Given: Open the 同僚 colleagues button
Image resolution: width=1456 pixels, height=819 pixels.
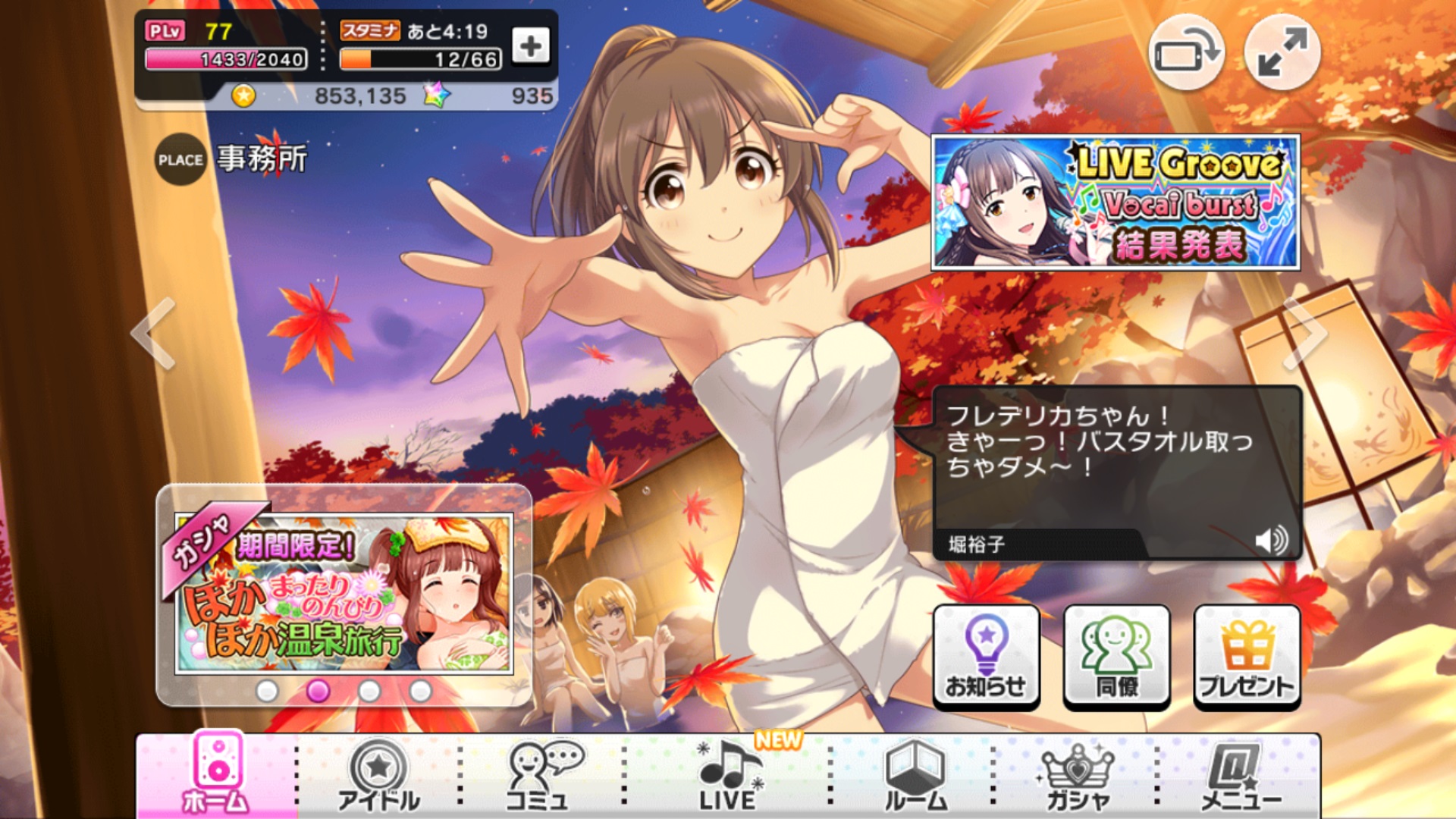Looking at the screenshot, I should click(x=1116, y=657).
